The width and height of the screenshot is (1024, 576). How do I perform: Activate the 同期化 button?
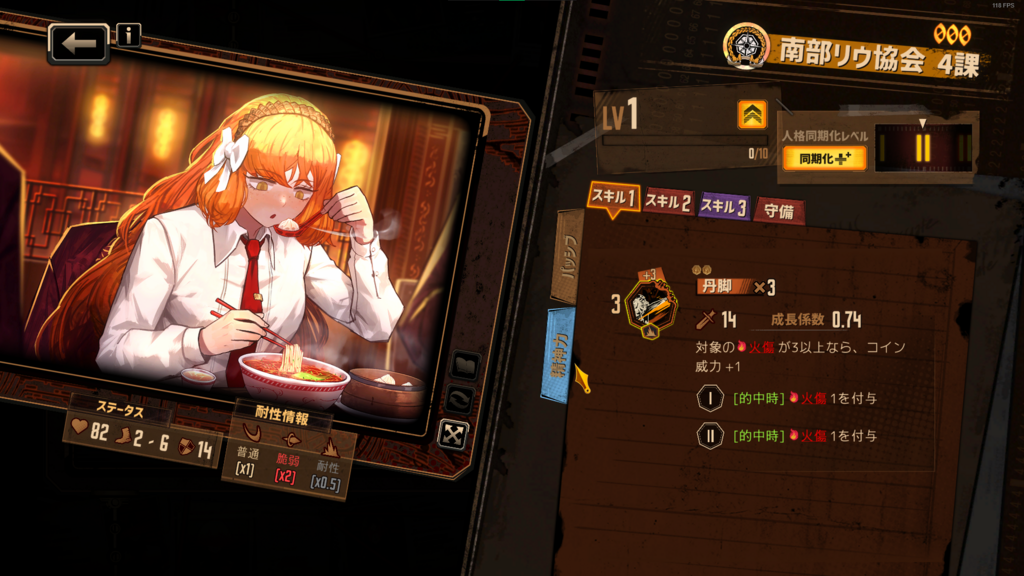[822, 158]
